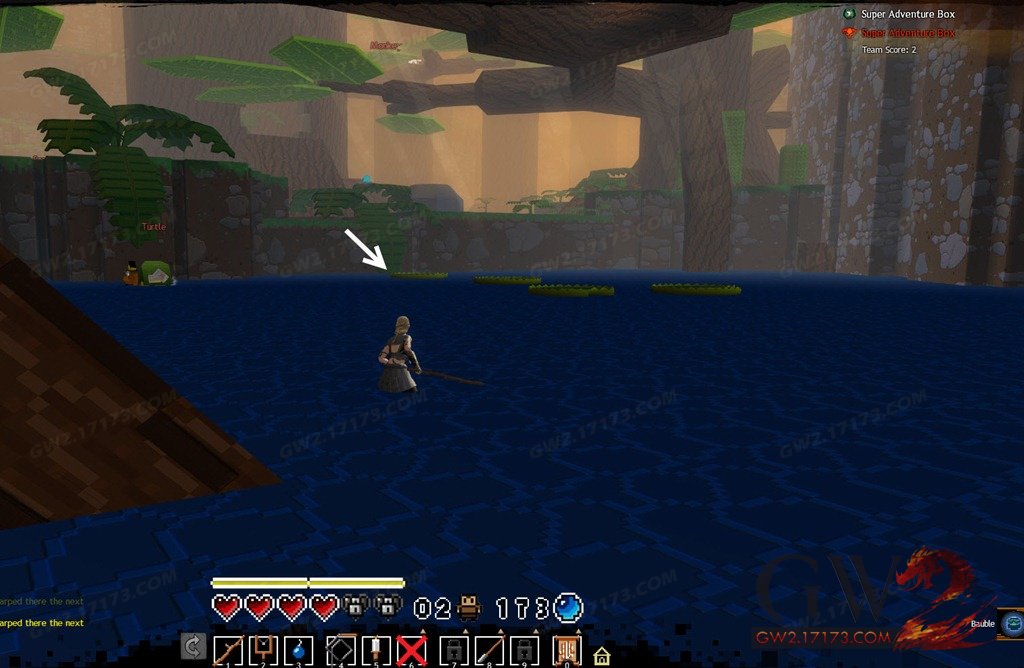Select the whip item in slot 4
The width and height of the screenshot is (1024, 668).
coord(339,651)
